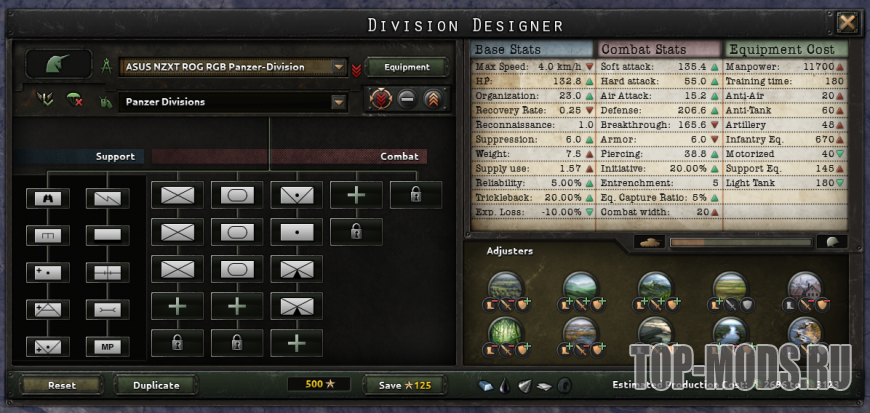Set regular priority with the minus icon
This screenshot has height=413, width=870.
[407, 99]
